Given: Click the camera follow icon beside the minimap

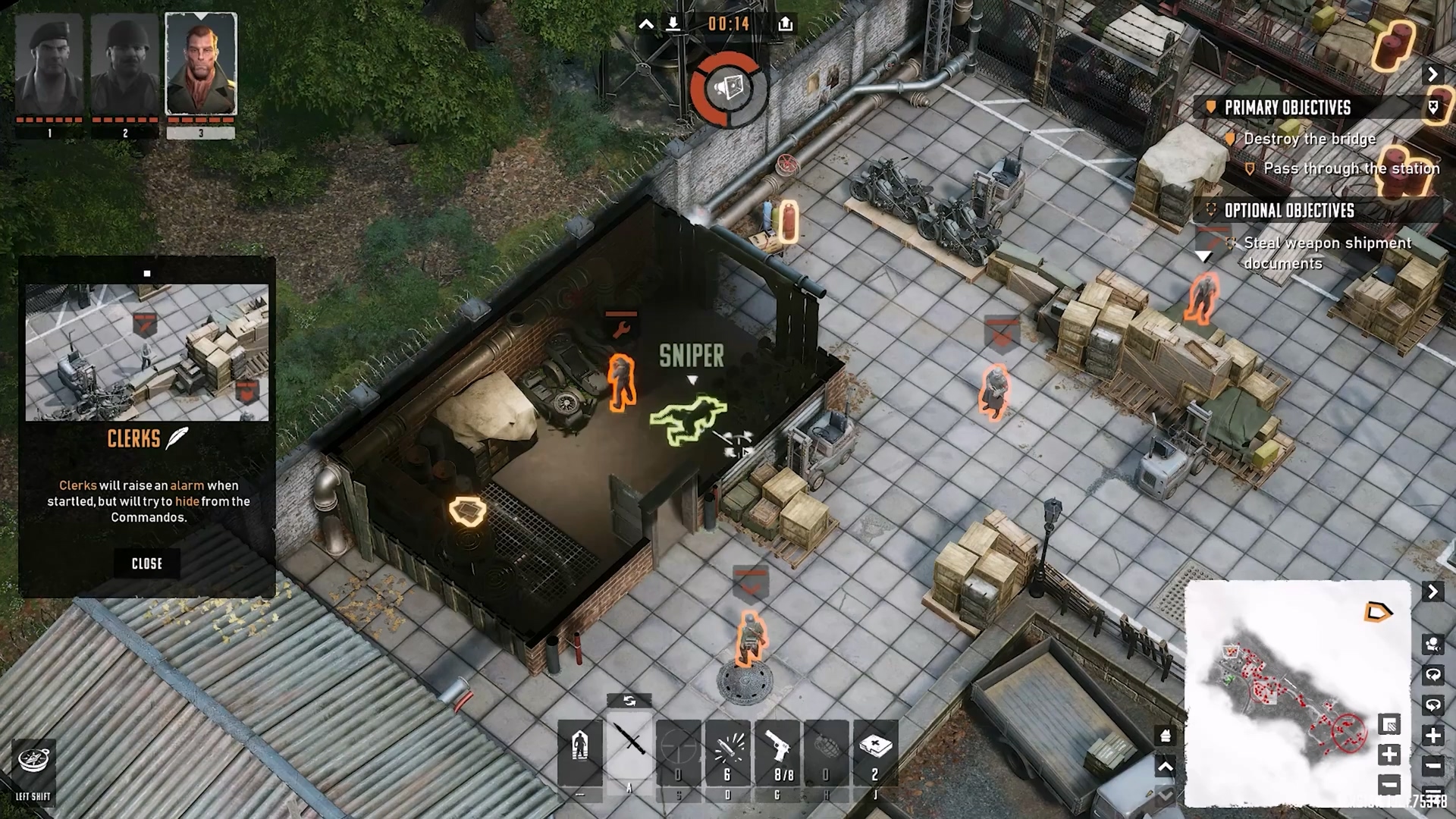Looking at the screenshot, I should tap(1432, 645).
